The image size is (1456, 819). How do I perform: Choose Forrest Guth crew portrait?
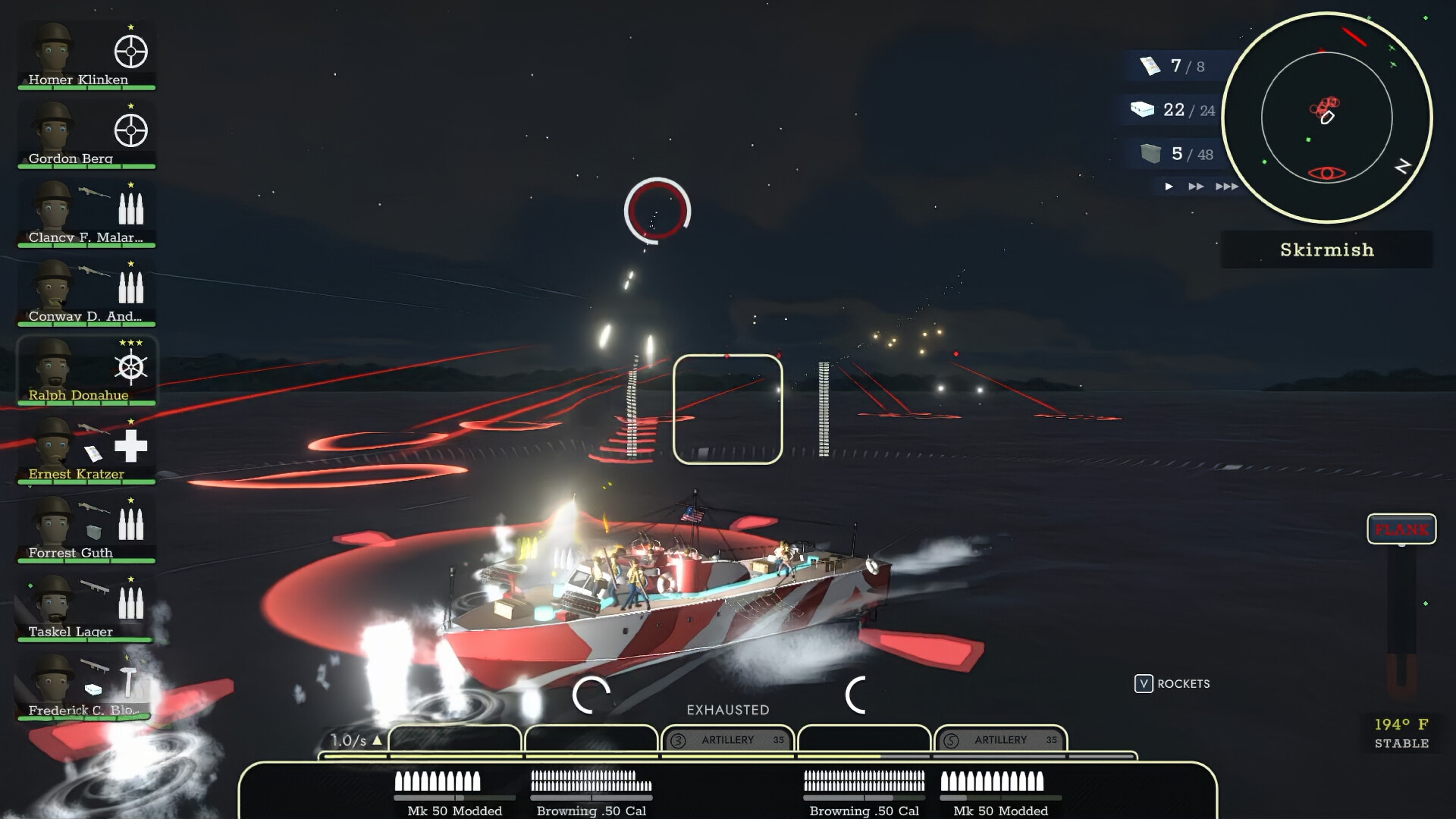pyautogui.click(x=86, y=529)
